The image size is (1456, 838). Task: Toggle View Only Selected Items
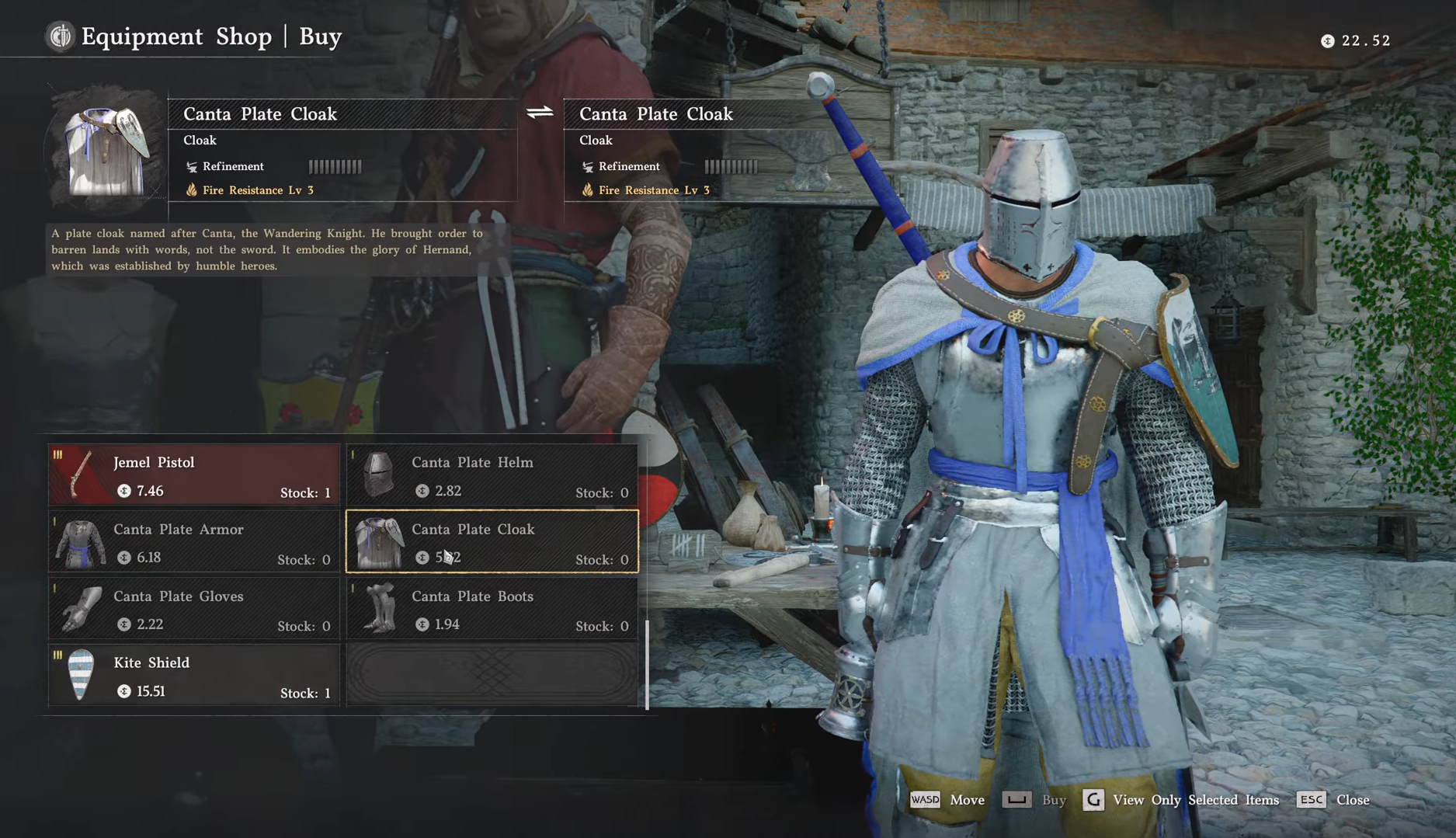(x=1181, y=800)
